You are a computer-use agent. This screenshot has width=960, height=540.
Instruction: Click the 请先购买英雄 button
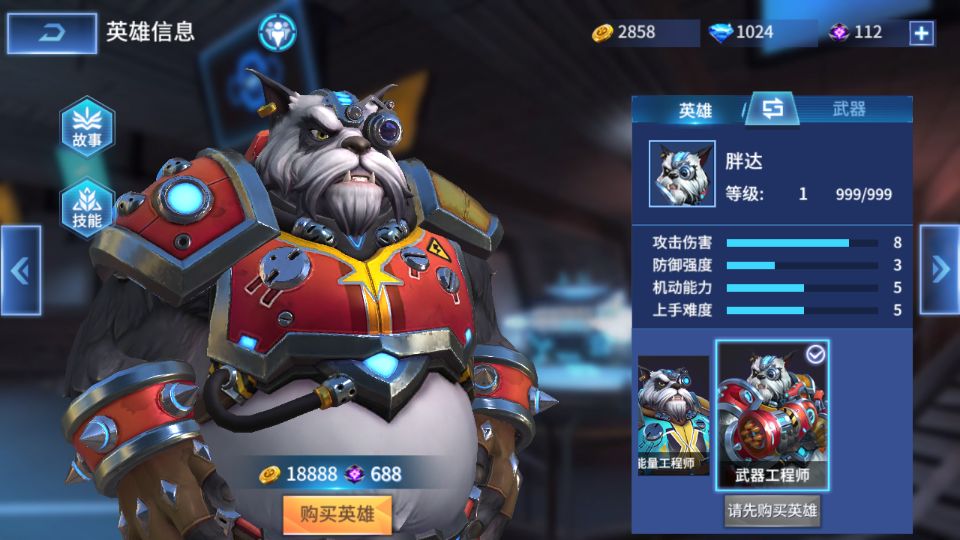click(772, 512)
